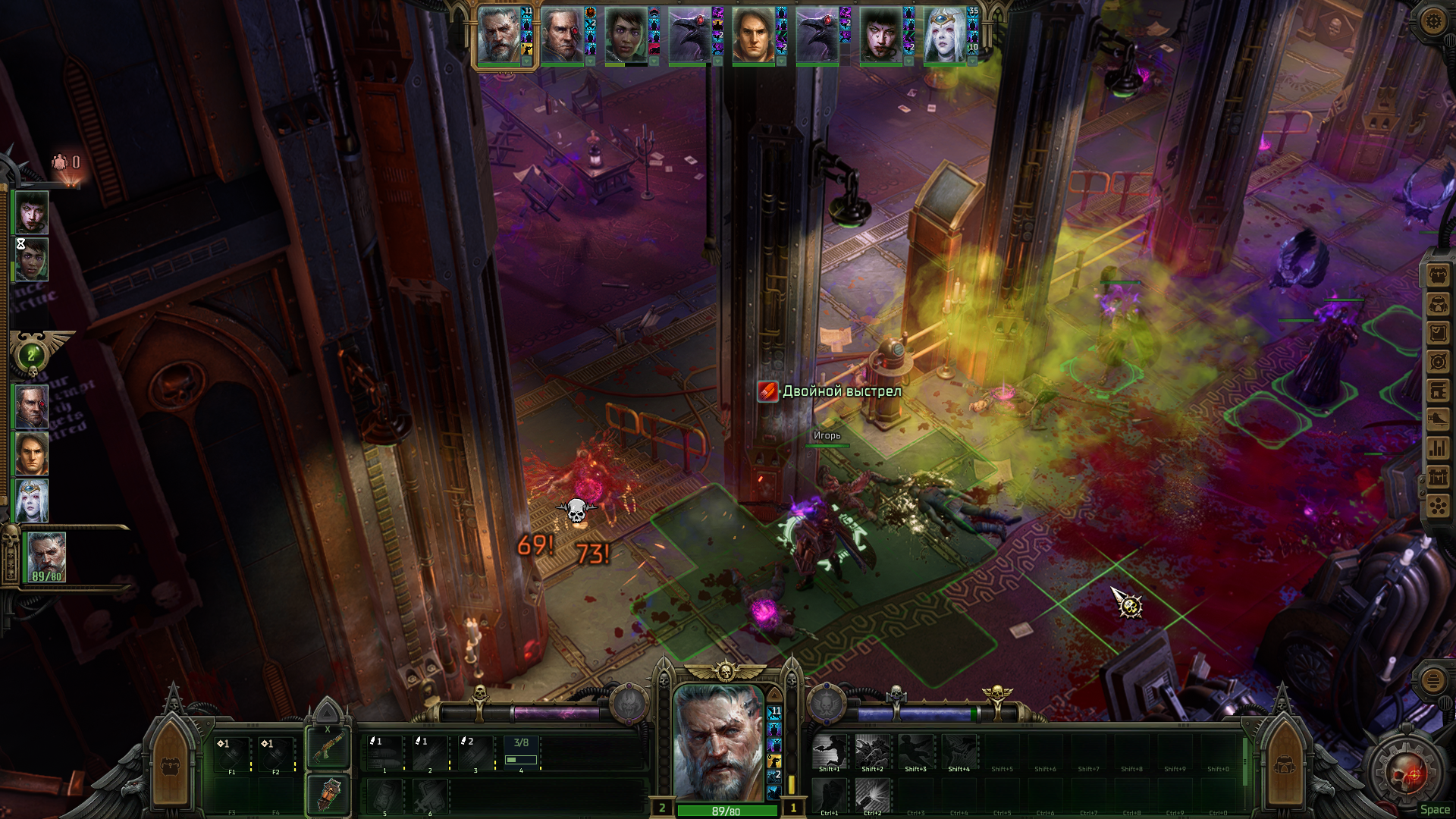Image resolution: width=1456 pixels, height=819 pixels.
Task: Open inventory from the chest sidebar icon
Action: [1438, 275]
